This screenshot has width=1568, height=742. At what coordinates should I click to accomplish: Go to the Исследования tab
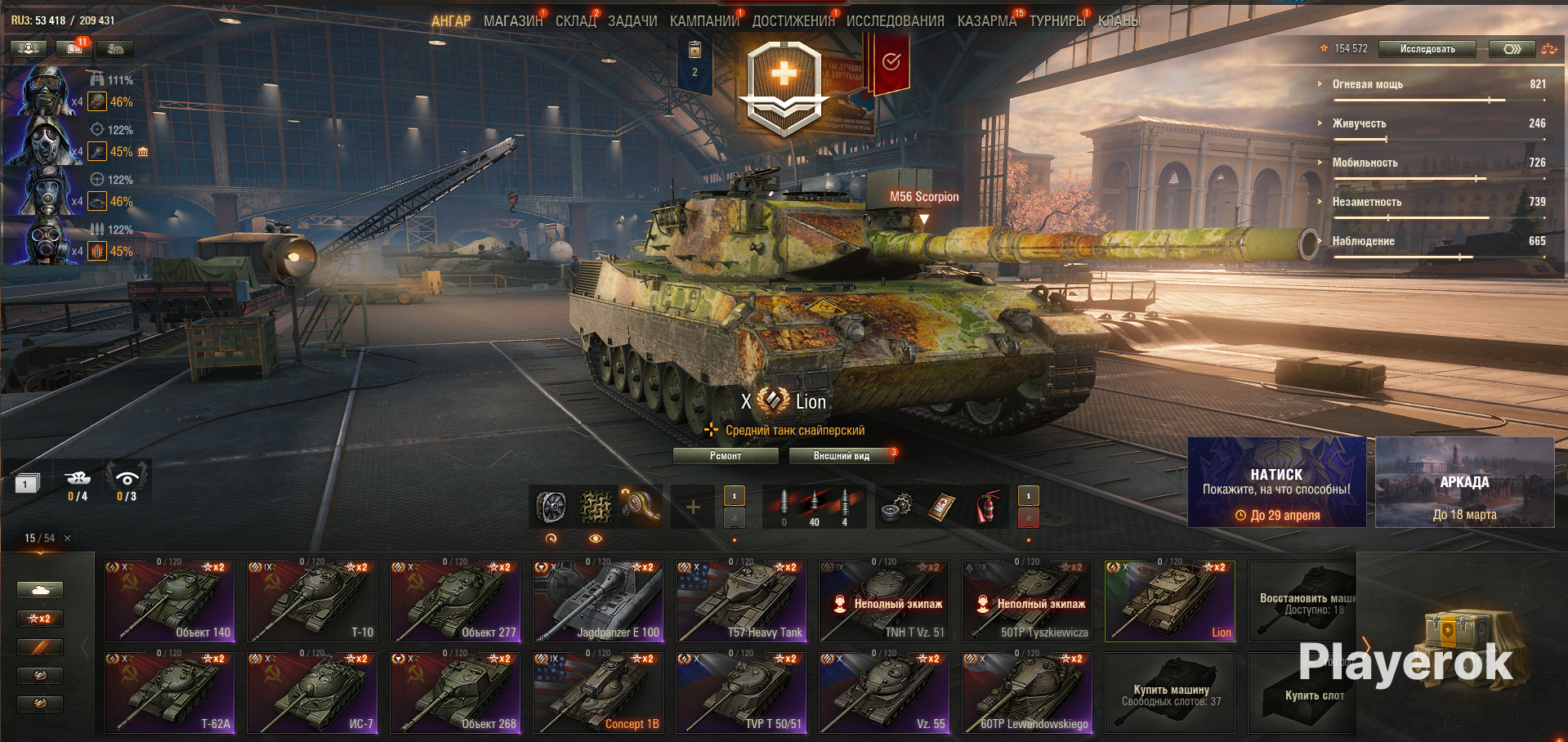point(895,21)
